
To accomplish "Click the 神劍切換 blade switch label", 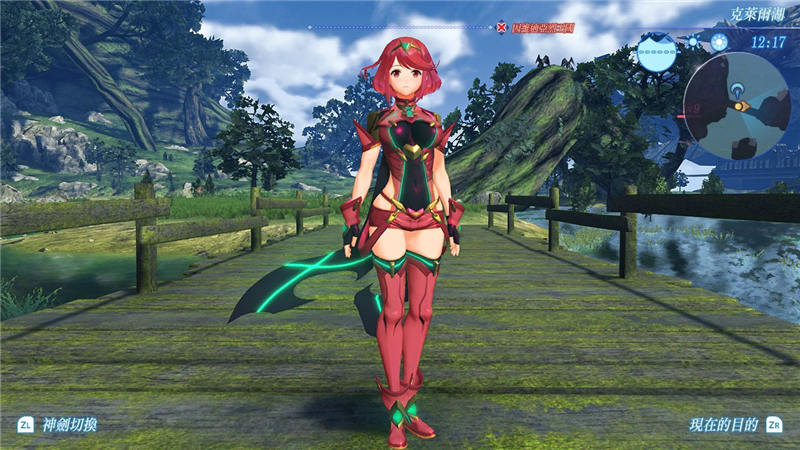I will [x=69, y=424].
